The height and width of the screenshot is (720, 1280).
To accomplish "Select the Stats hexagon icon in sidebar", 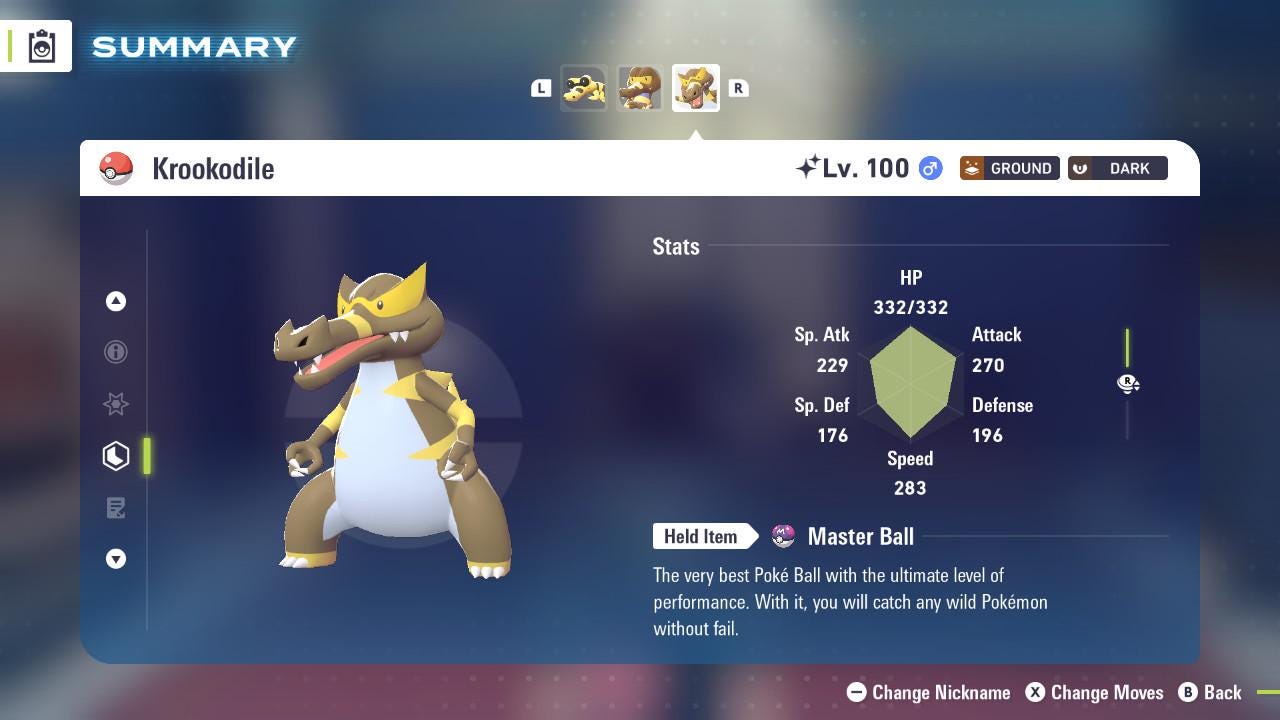I will pyautogui.click(x=116, y=456).
